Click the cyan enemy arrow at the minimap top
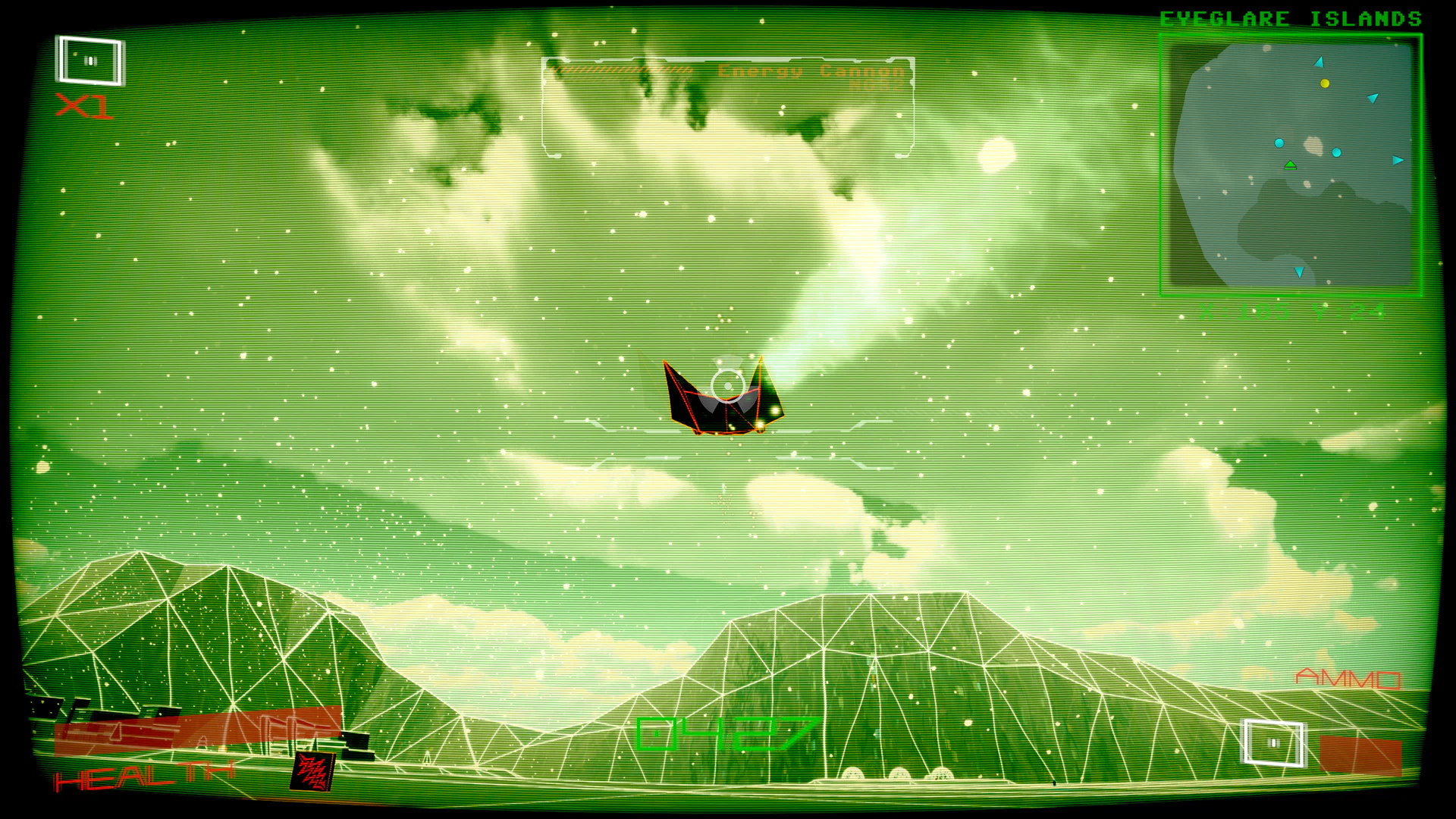Viewport: 1456px width, 819px height. [1319, 62]
